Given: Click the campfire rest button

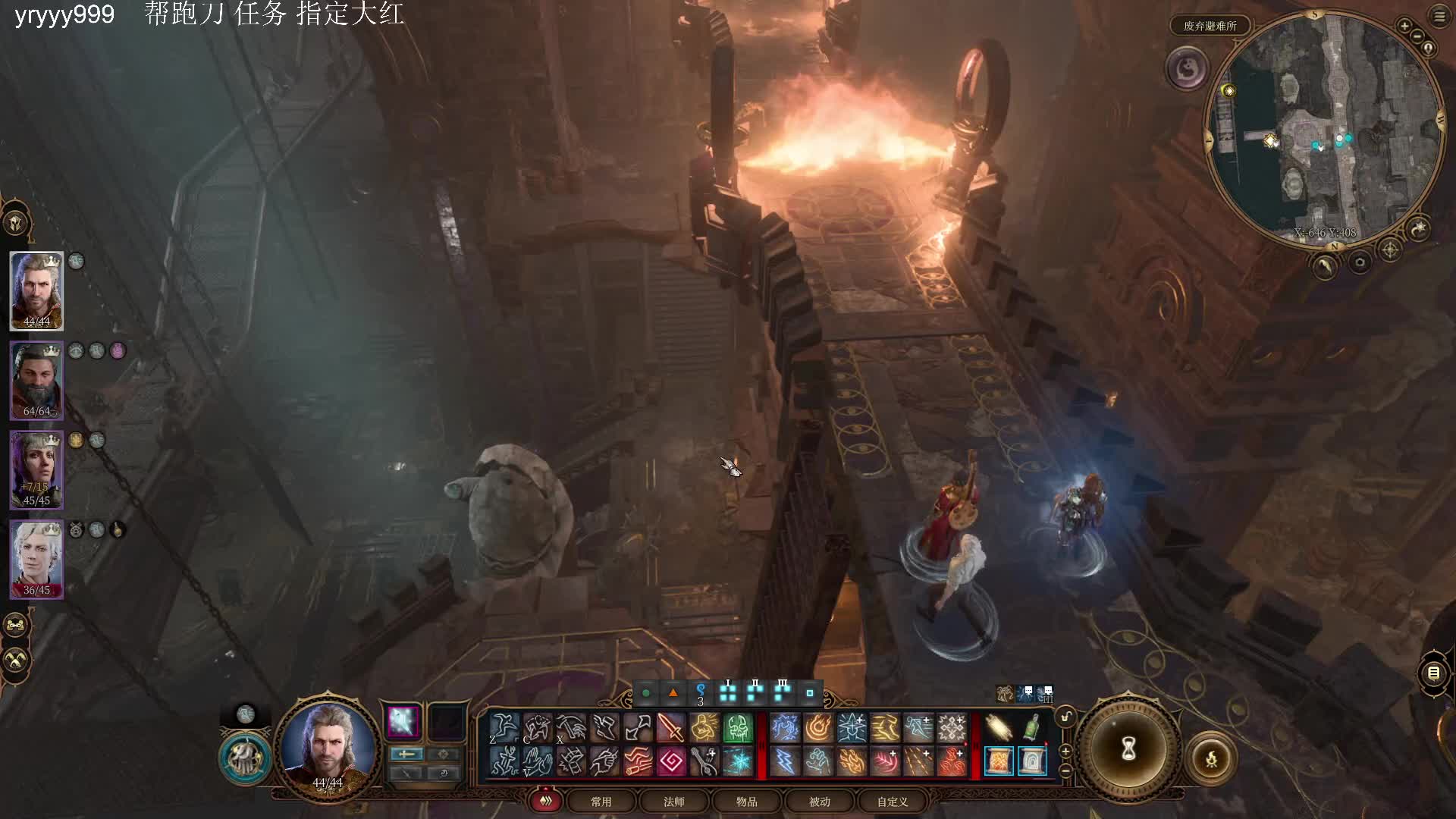Looking at the screenshot, I should (1211, 758).
